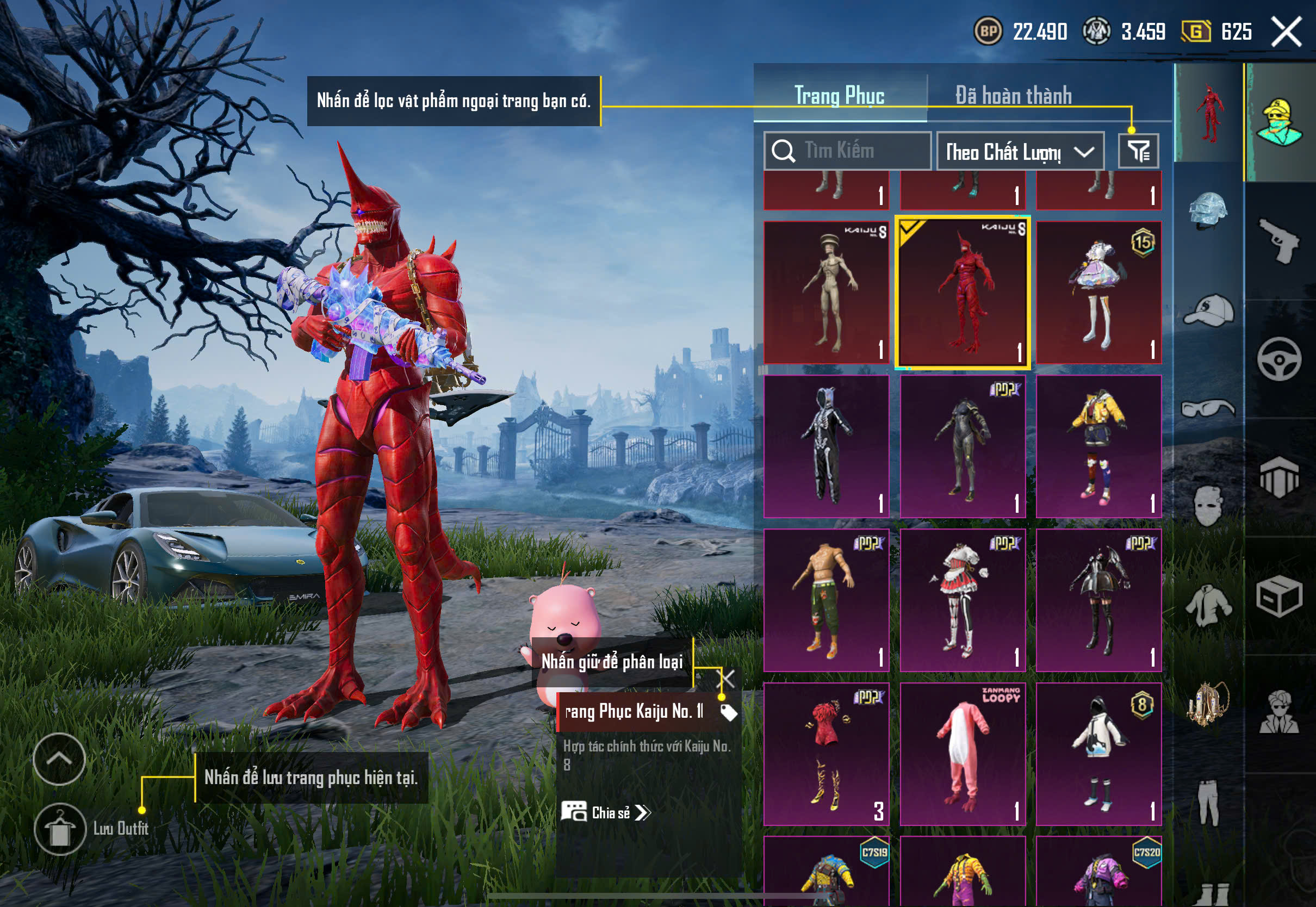The width and height of the screenshot is (1316, 907).
Task: Open the baseball cap headwear category
Action: tap(1208, 310)
